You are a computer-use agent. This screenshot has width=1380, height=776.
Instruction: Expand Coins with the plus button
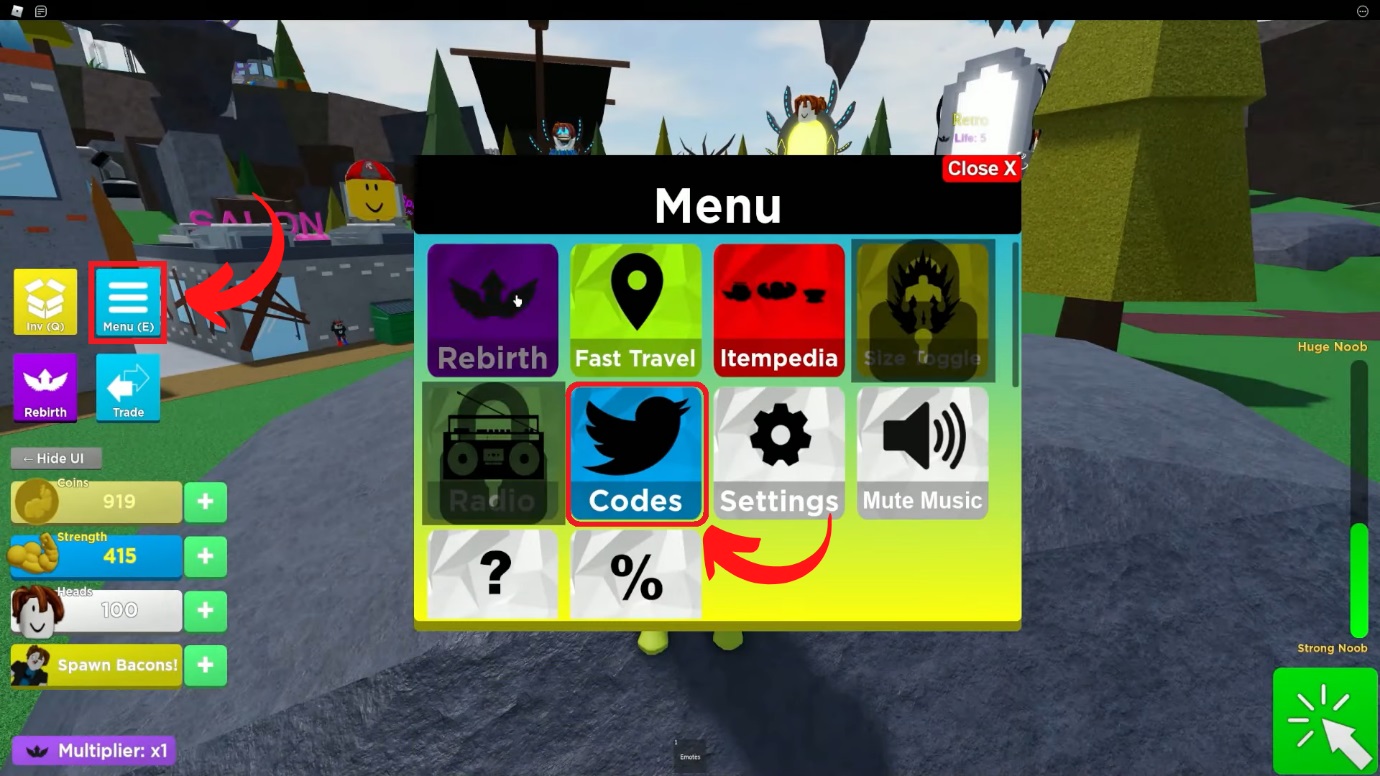(205, 502)
